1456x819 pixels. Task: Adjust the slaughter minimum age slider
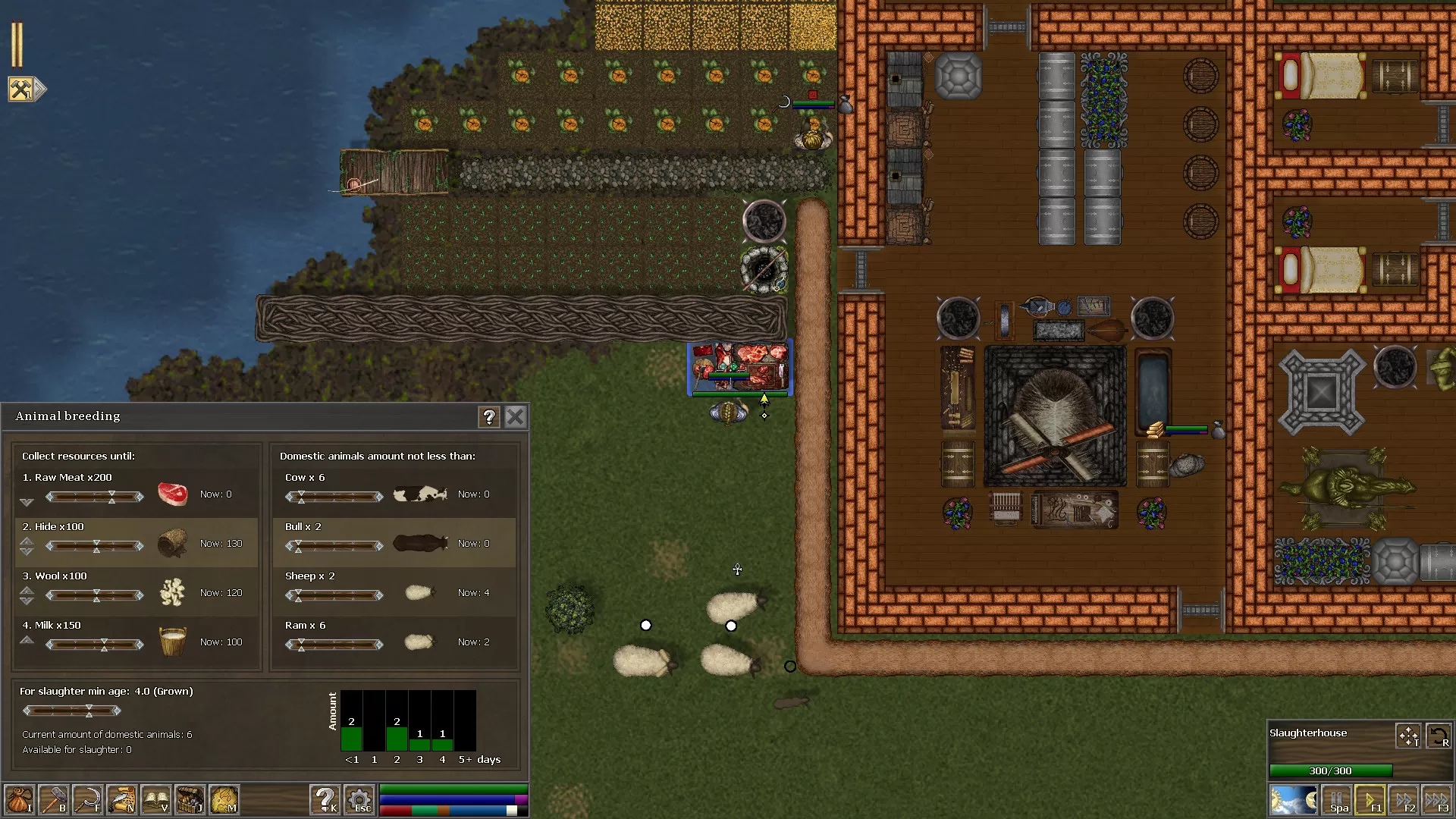coord(89,711)
